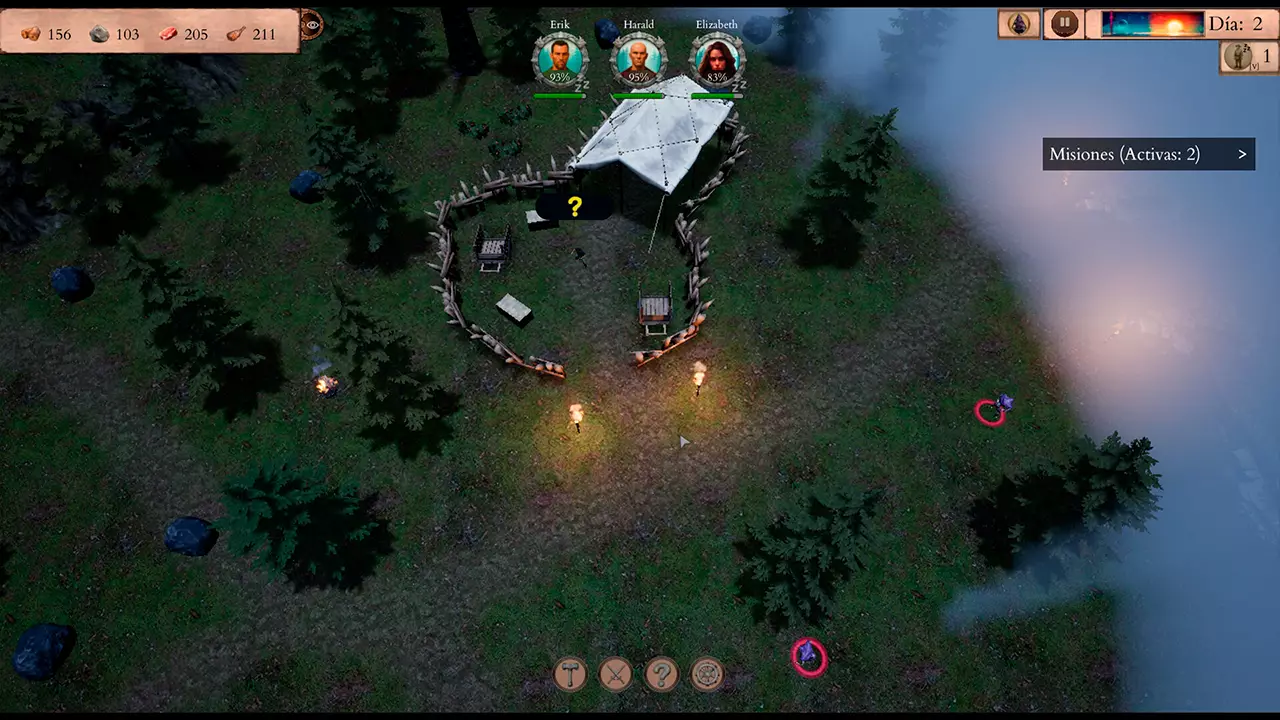Viewport: 1280px width, 720px height.
Task: Choose Elizabeth's character portrait
Action: click(717, 60)
